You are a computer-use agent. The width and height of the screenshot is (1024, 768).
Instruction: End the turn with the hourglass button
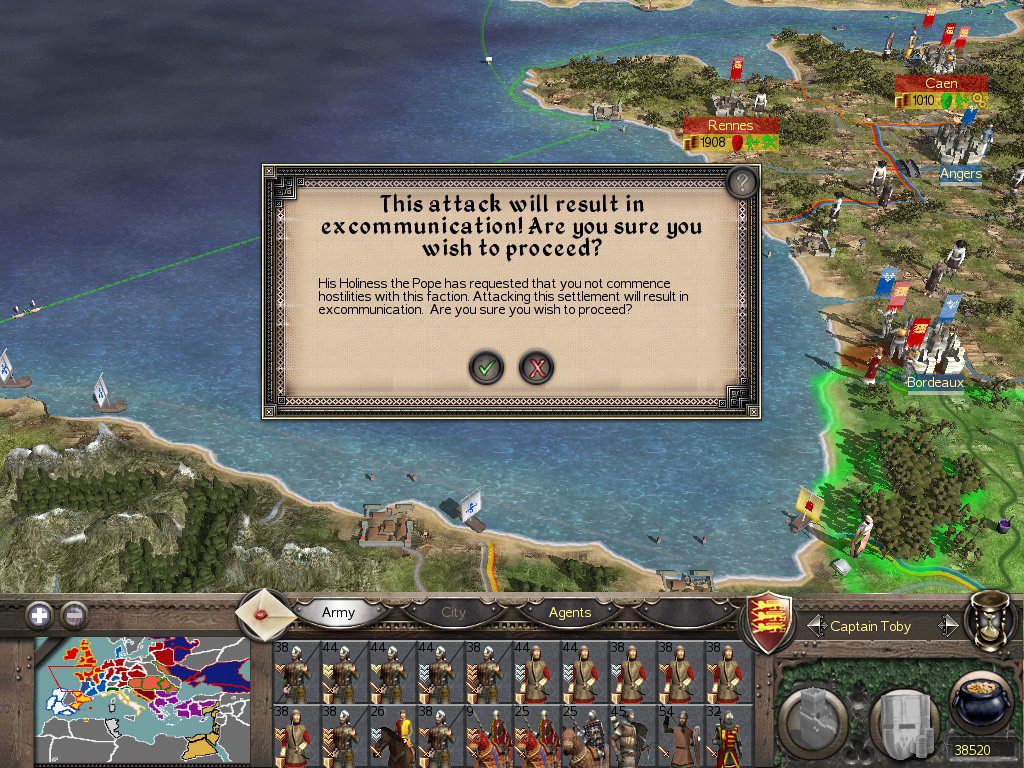(x=990, y=620)
